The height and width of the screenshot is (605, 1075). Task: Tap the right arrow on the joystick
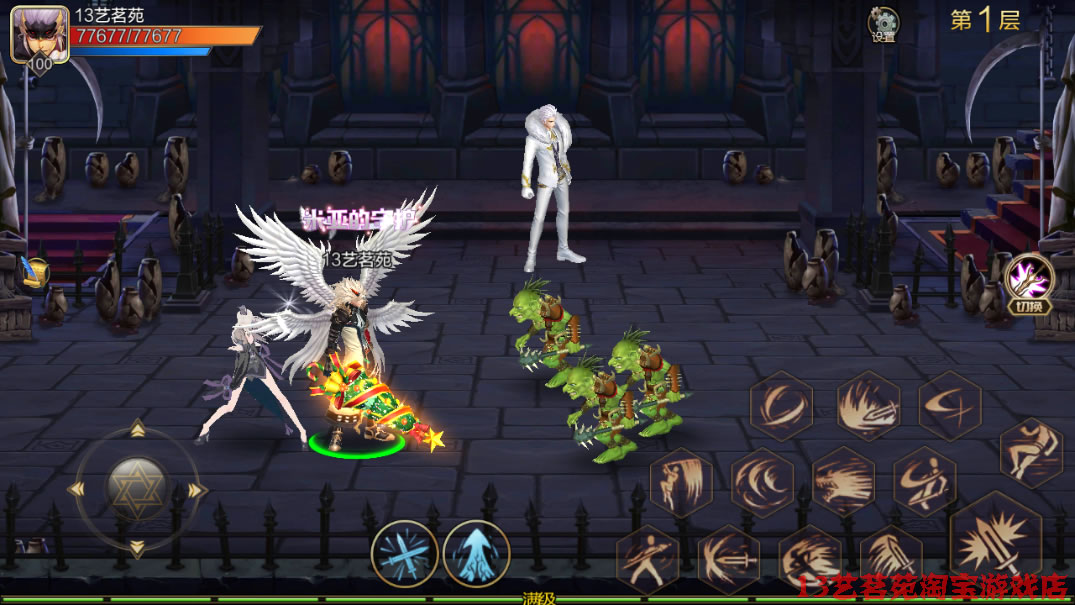coord(196,489)
